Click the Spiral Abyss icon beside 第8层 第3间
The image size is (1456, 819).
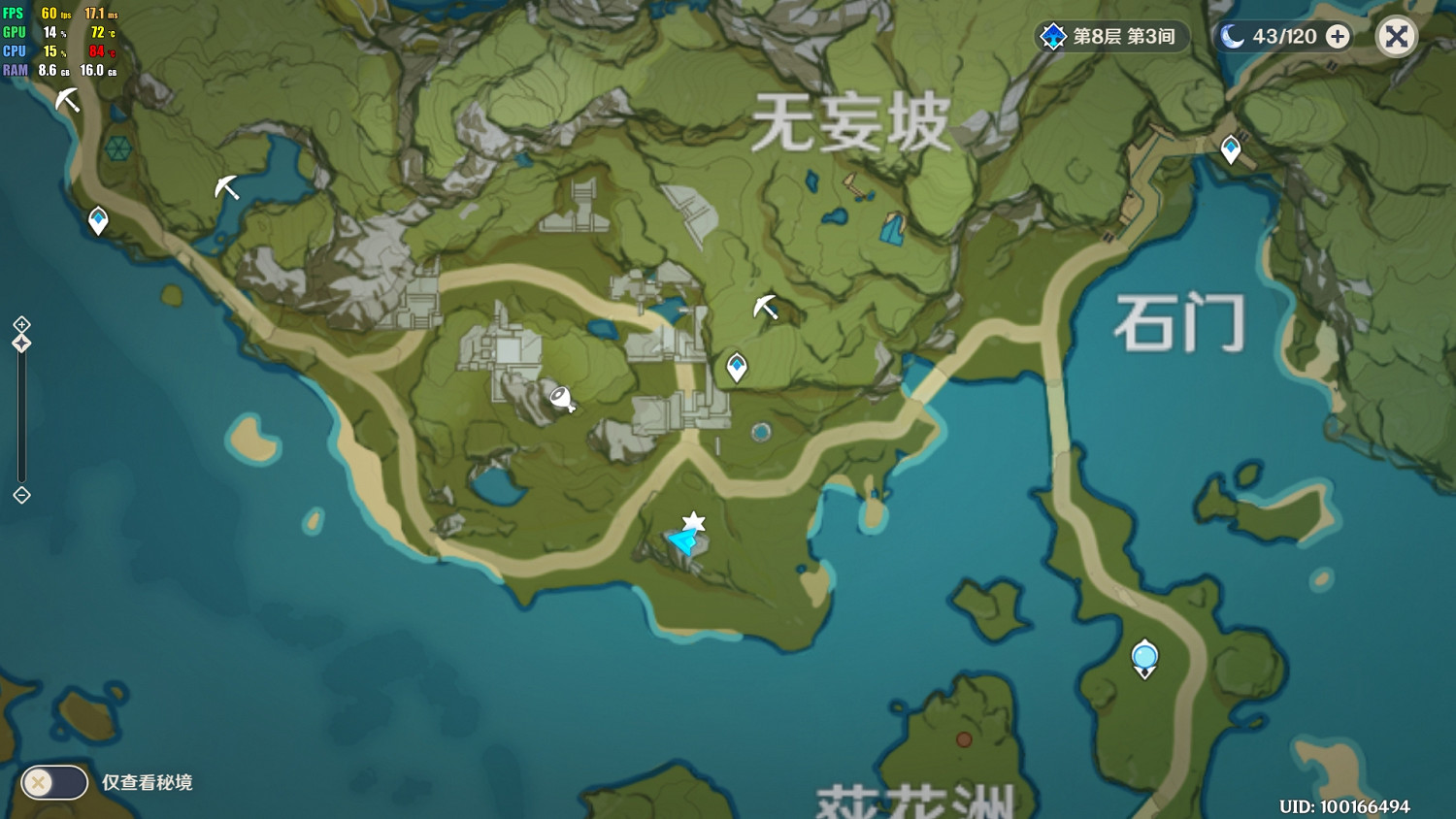point(1051,36)
